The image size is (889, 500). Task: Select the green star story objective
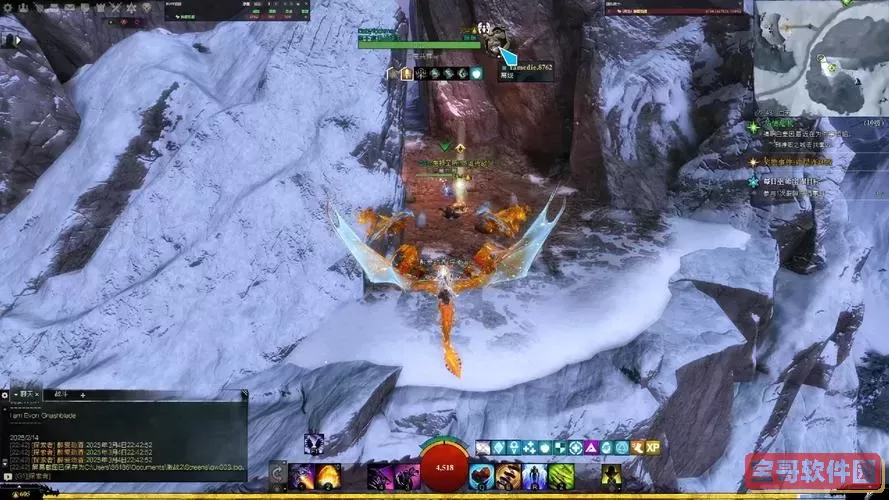pos(755,127)
